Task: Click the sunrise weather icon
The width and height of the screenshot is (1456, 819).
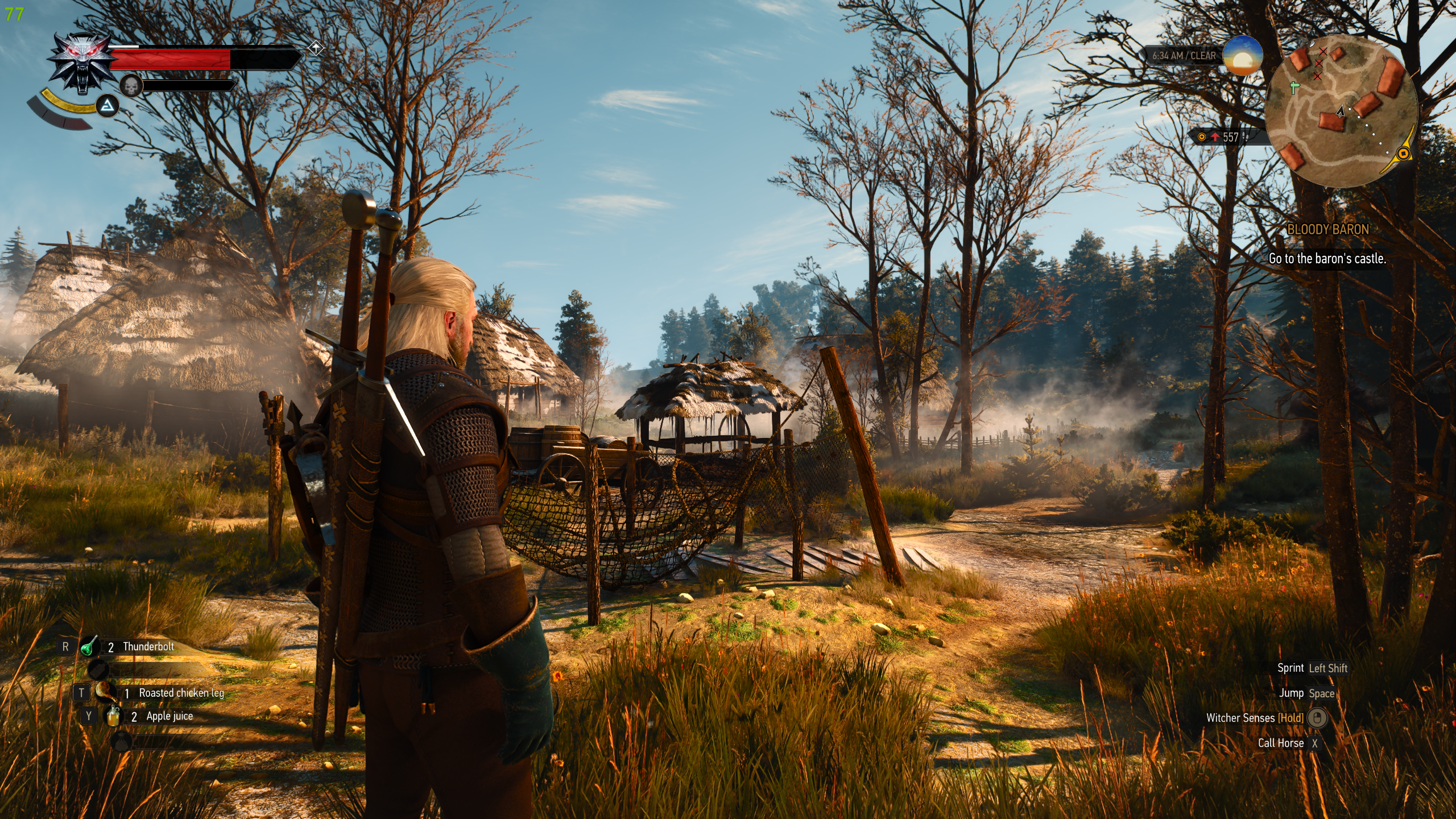Action: tap(1242, 55)
